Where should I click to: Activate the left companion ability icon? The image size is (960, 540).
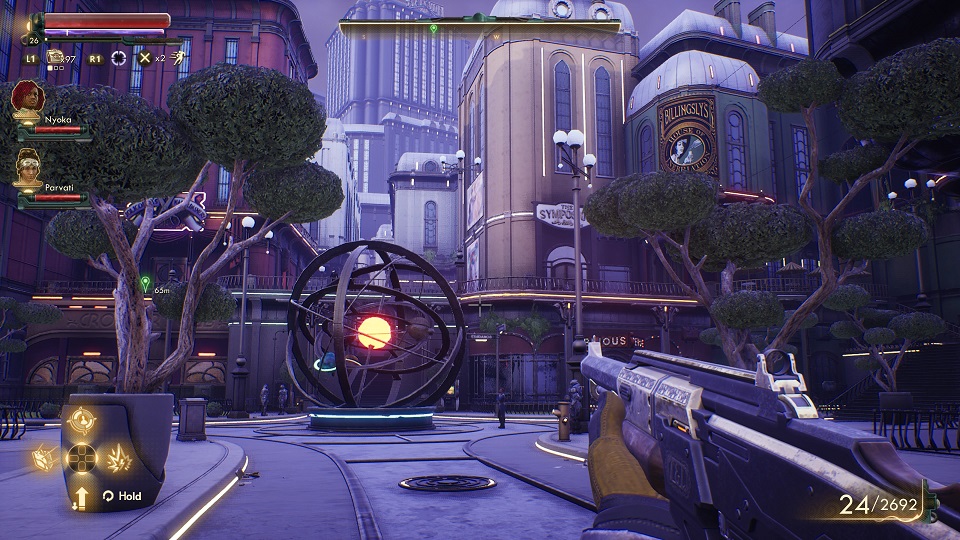[45, 459]
